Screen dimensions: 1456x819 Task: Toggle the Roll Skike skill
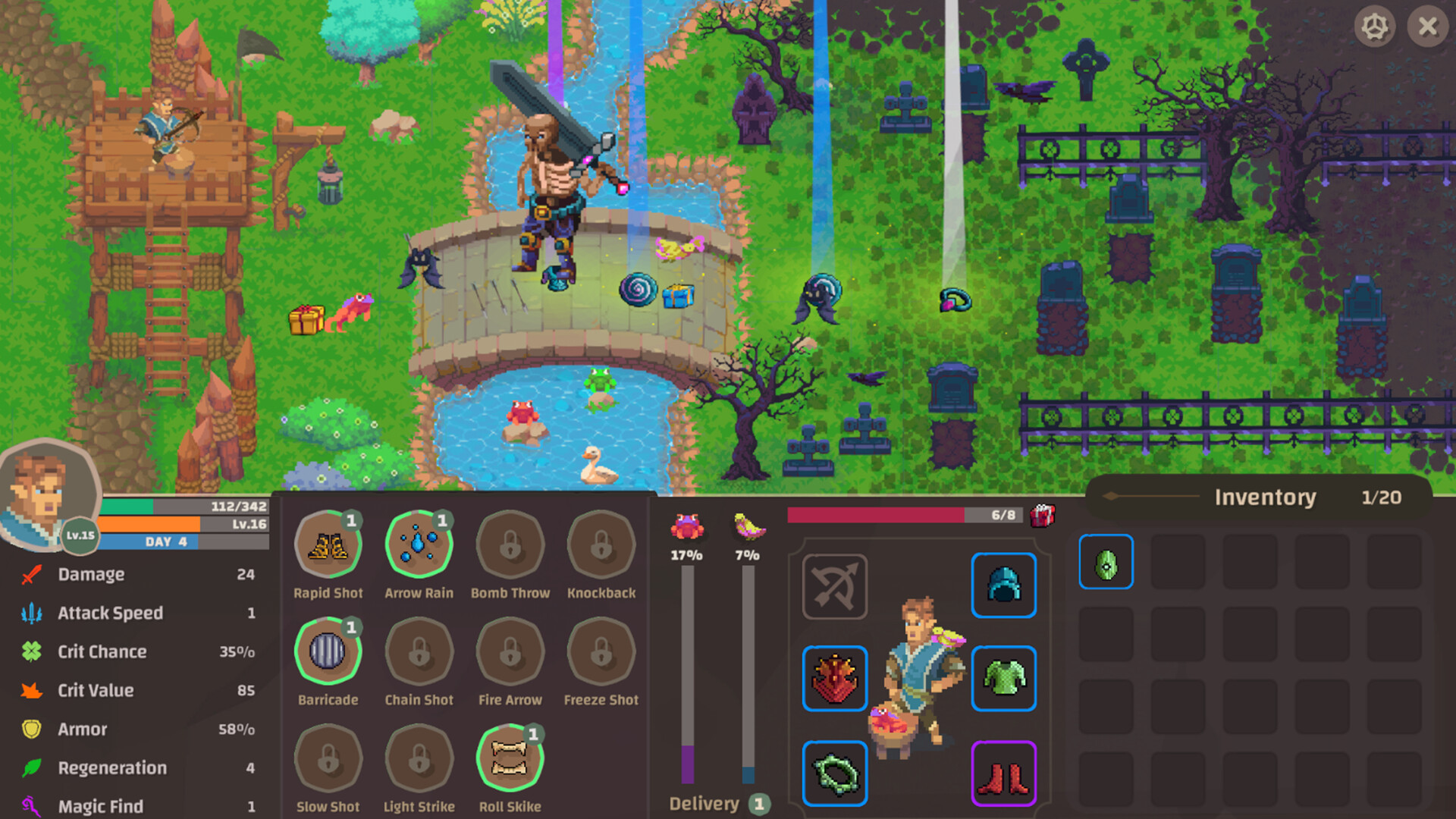(x=510, y=758)
